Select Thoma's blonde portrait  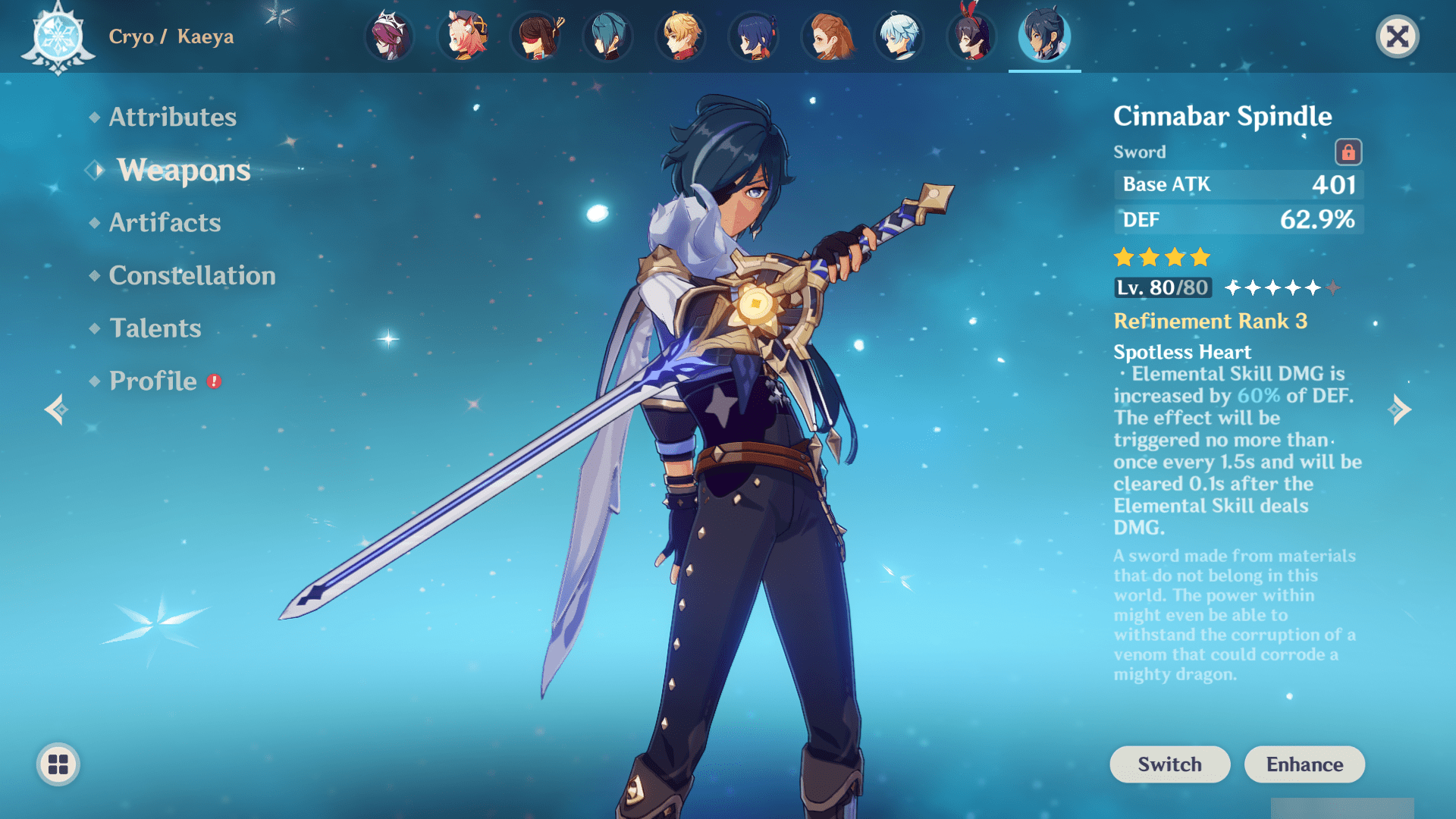681,36
